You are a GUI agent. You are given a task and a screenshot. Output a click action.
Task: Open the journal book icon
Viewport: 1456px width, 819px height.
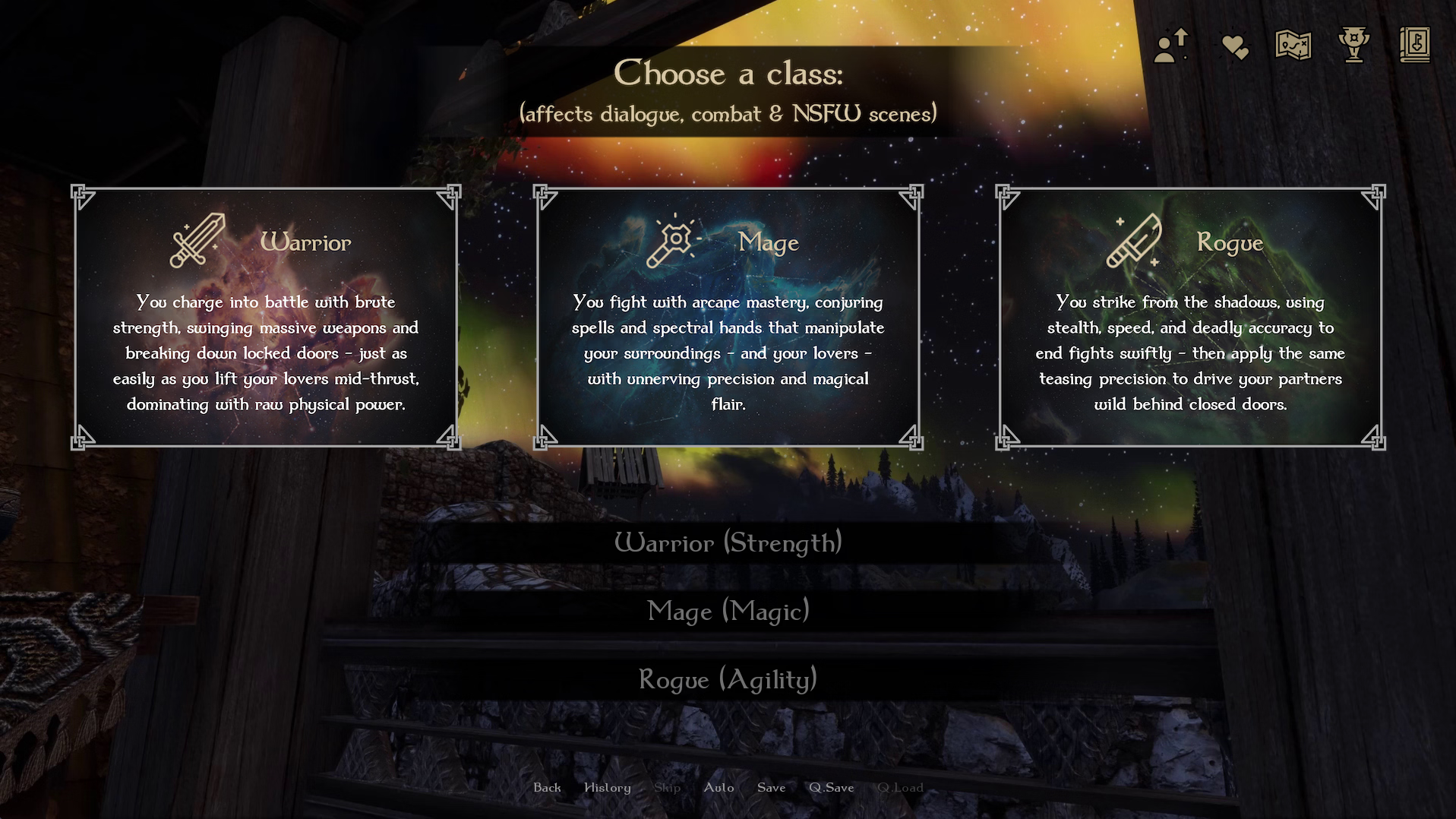click(x=1414, y=45)
